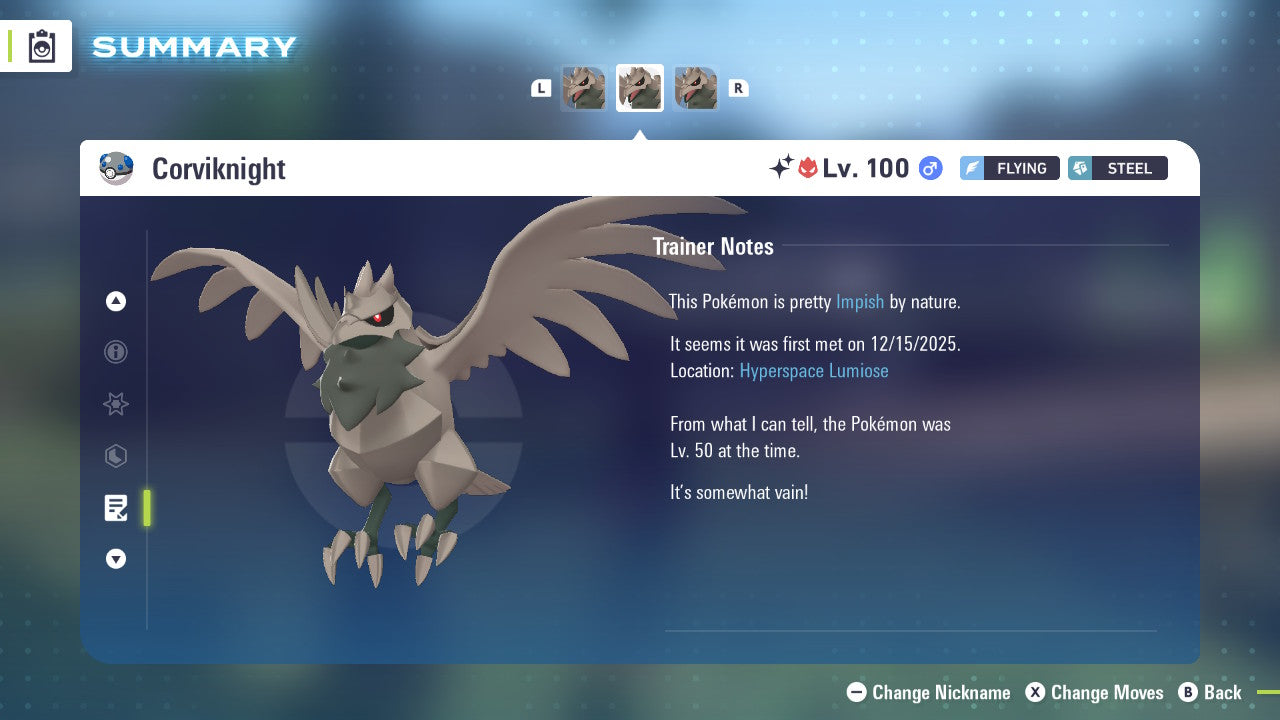
Task: Select the Trainer Notes memo icon
Action: click(116, 508)
